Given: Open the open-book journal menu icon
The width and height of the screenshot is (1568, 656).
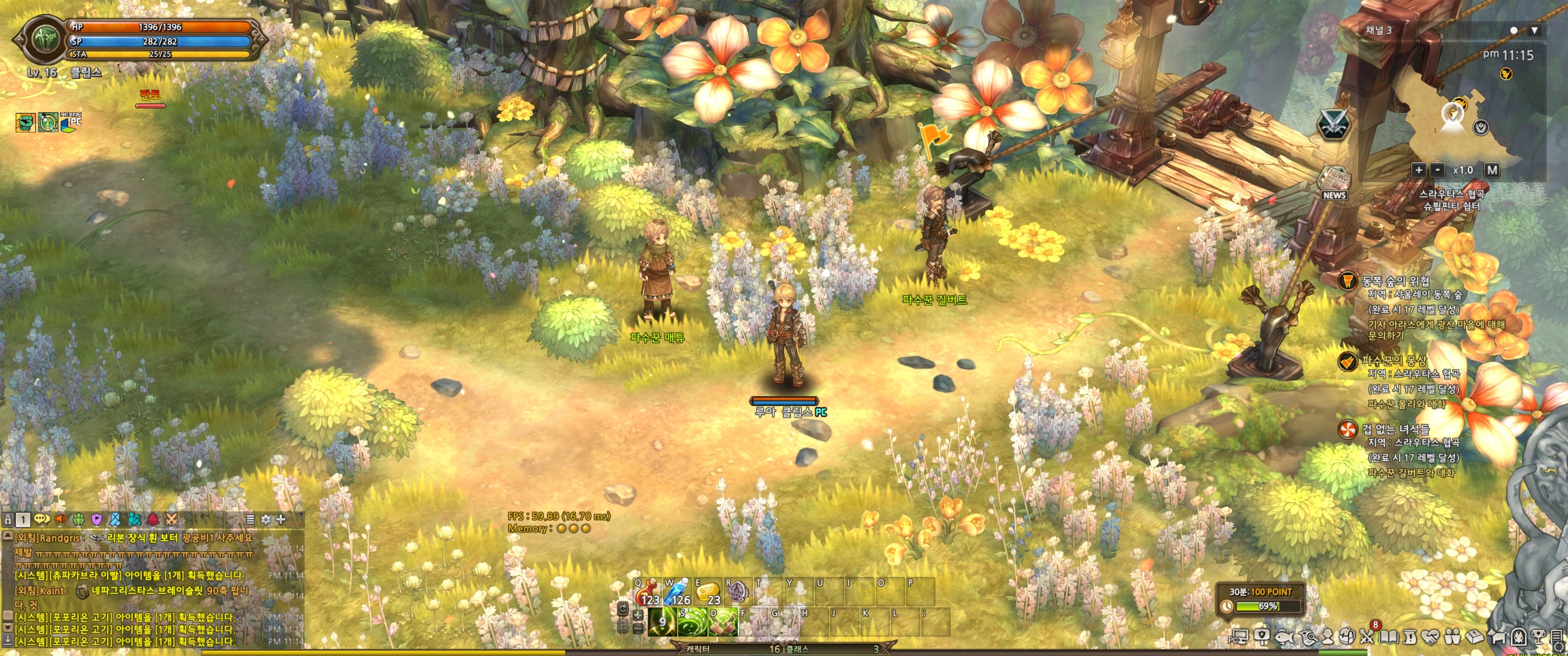Looking at the screenshot, I should coord(1388,636).
